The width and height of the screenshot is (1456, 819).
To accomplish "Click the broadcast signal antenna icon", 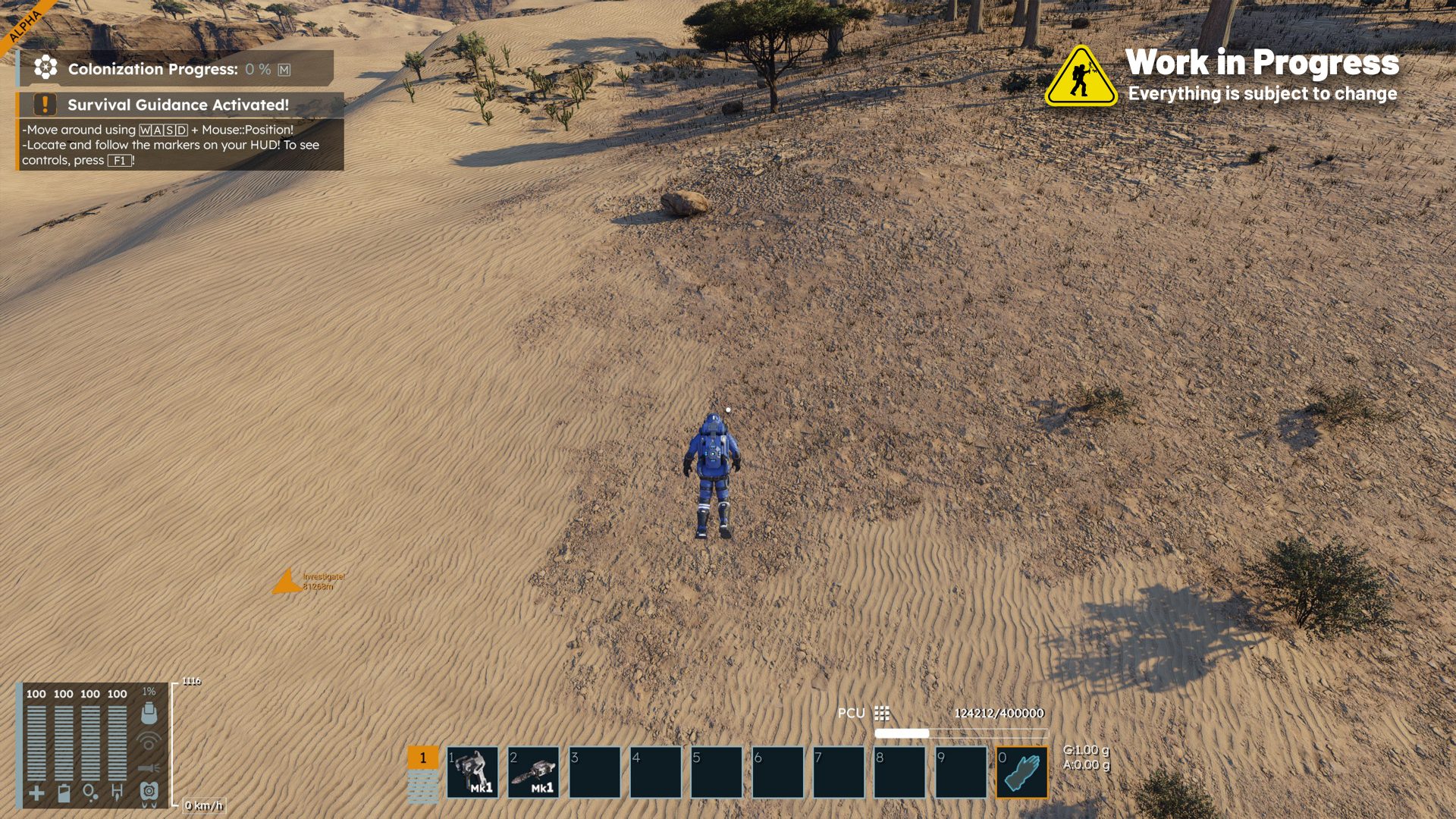I will tap(149, 741).
